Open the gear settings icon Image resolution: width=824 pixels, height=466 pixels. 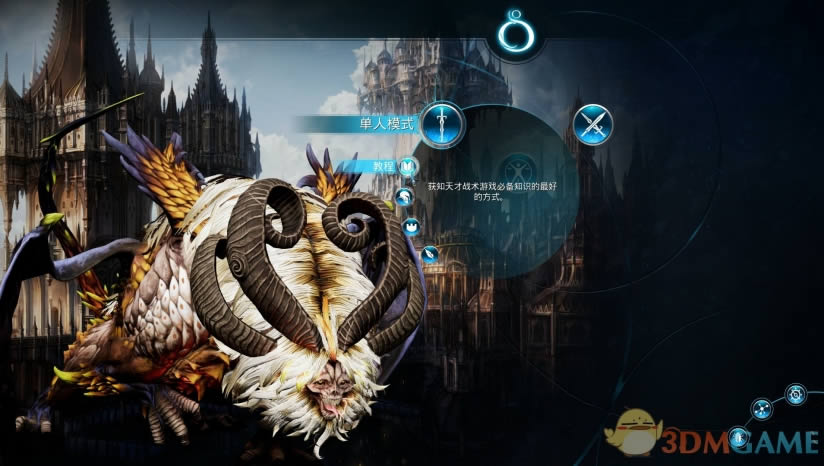click(x=795, y=395)
